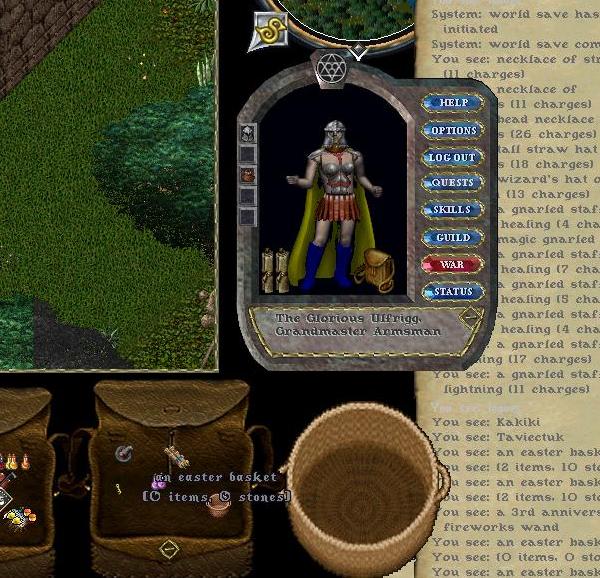
Task: Show the Quests log
Action: click(452, 183)
